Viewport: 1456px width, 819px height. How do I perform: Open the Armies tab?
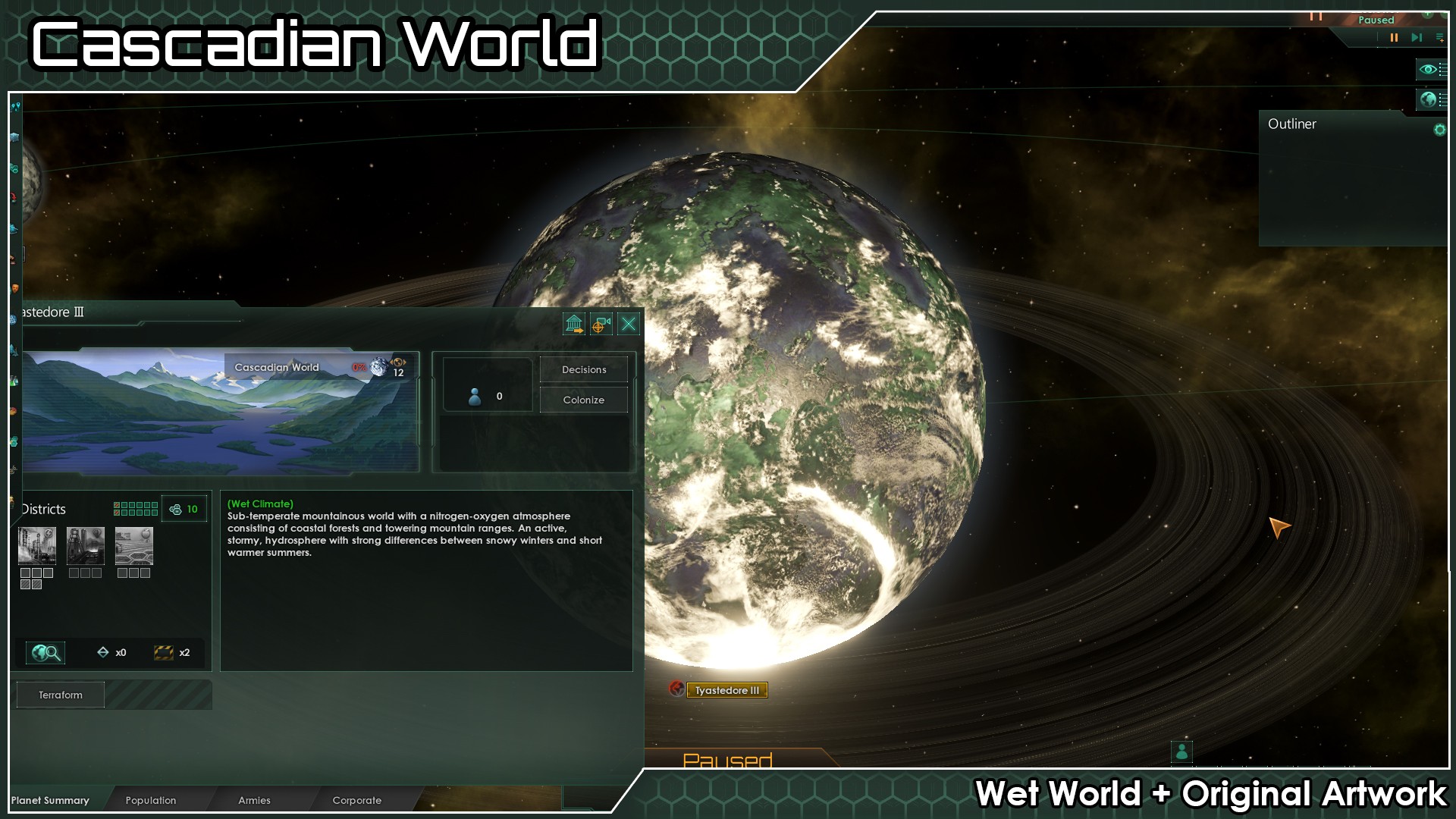254,800
